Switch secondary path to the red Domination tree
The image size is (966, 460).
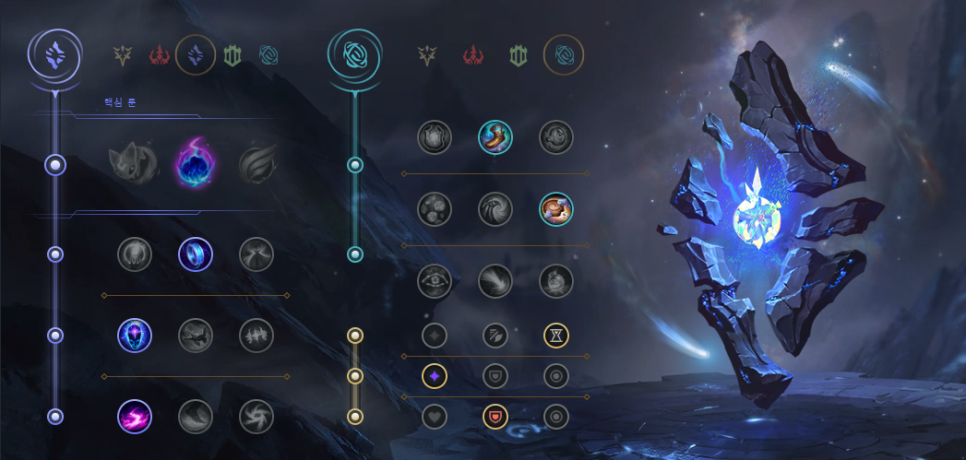472,56
